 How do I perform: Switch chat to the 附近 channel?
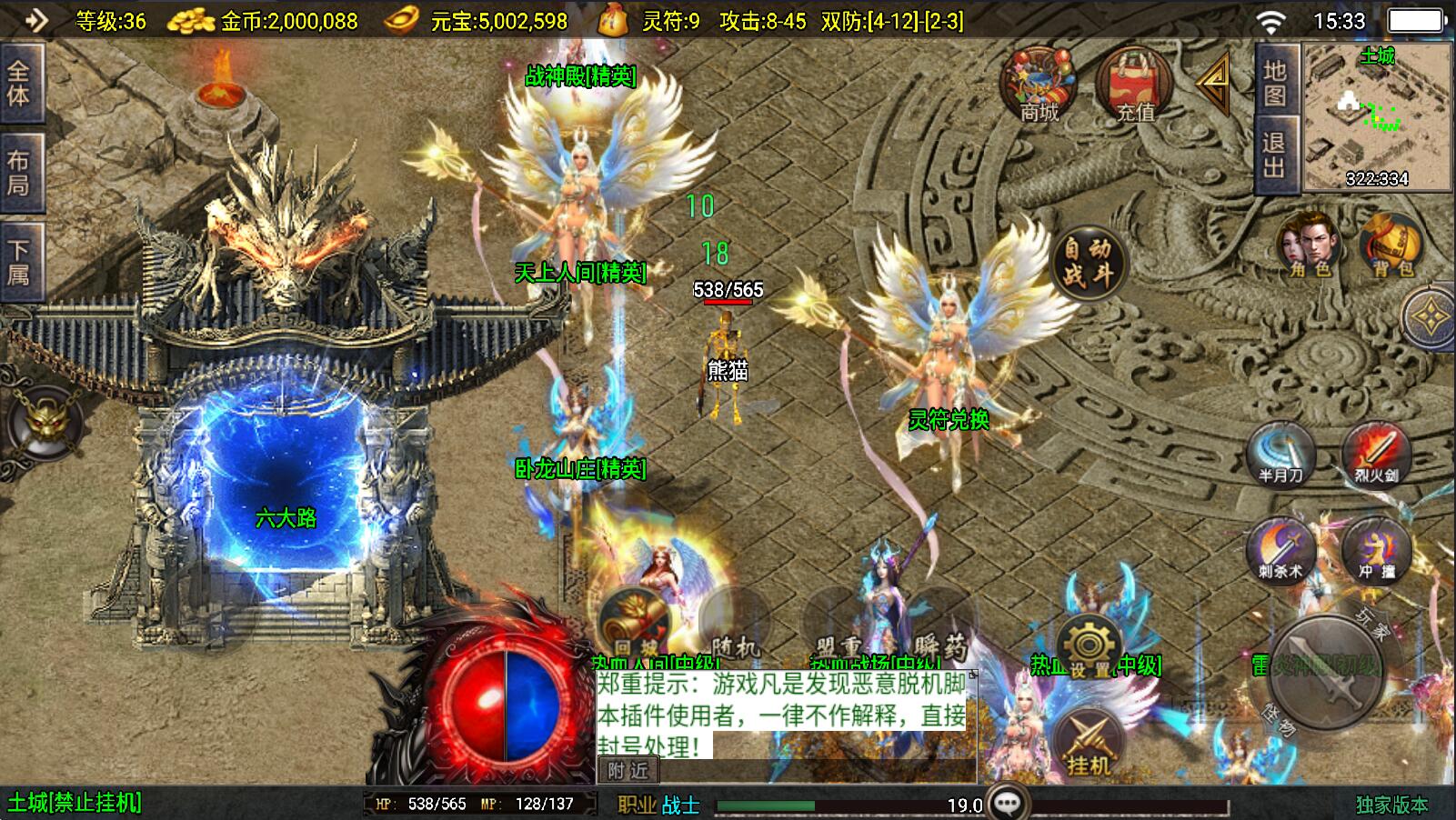pos(628,771)
